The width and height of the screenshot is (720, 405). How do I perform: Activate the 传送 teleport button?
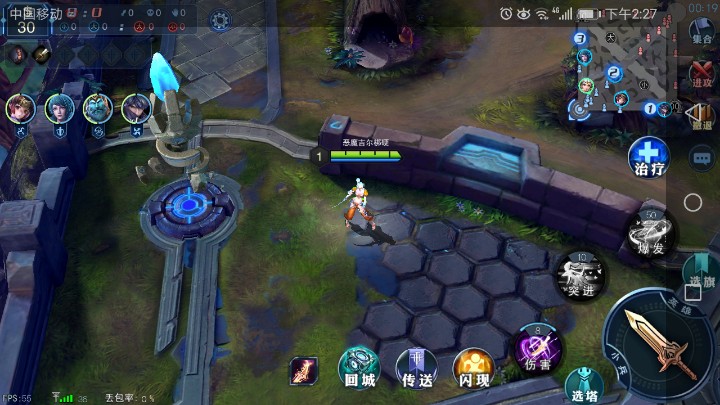pyautogui.click(x=416, y=367)
